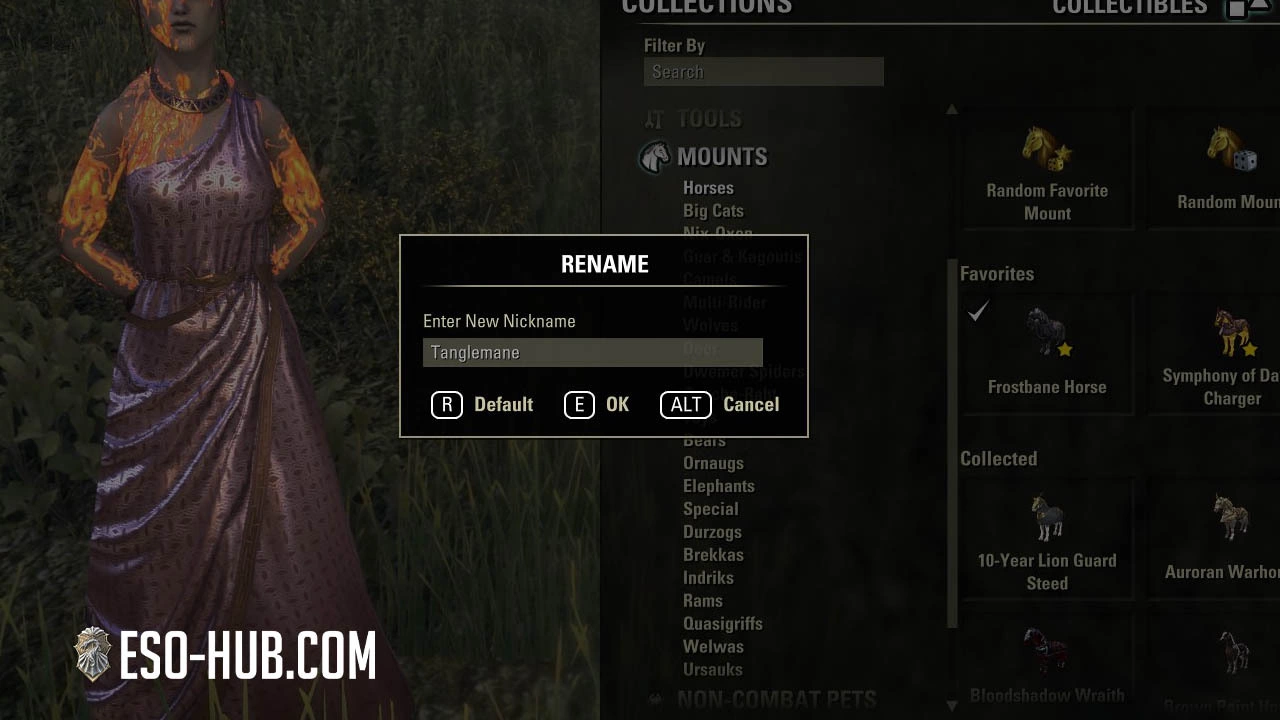Open the Rams mount subcategory
The image size is (1280, 720).
(x=702, y=601)
